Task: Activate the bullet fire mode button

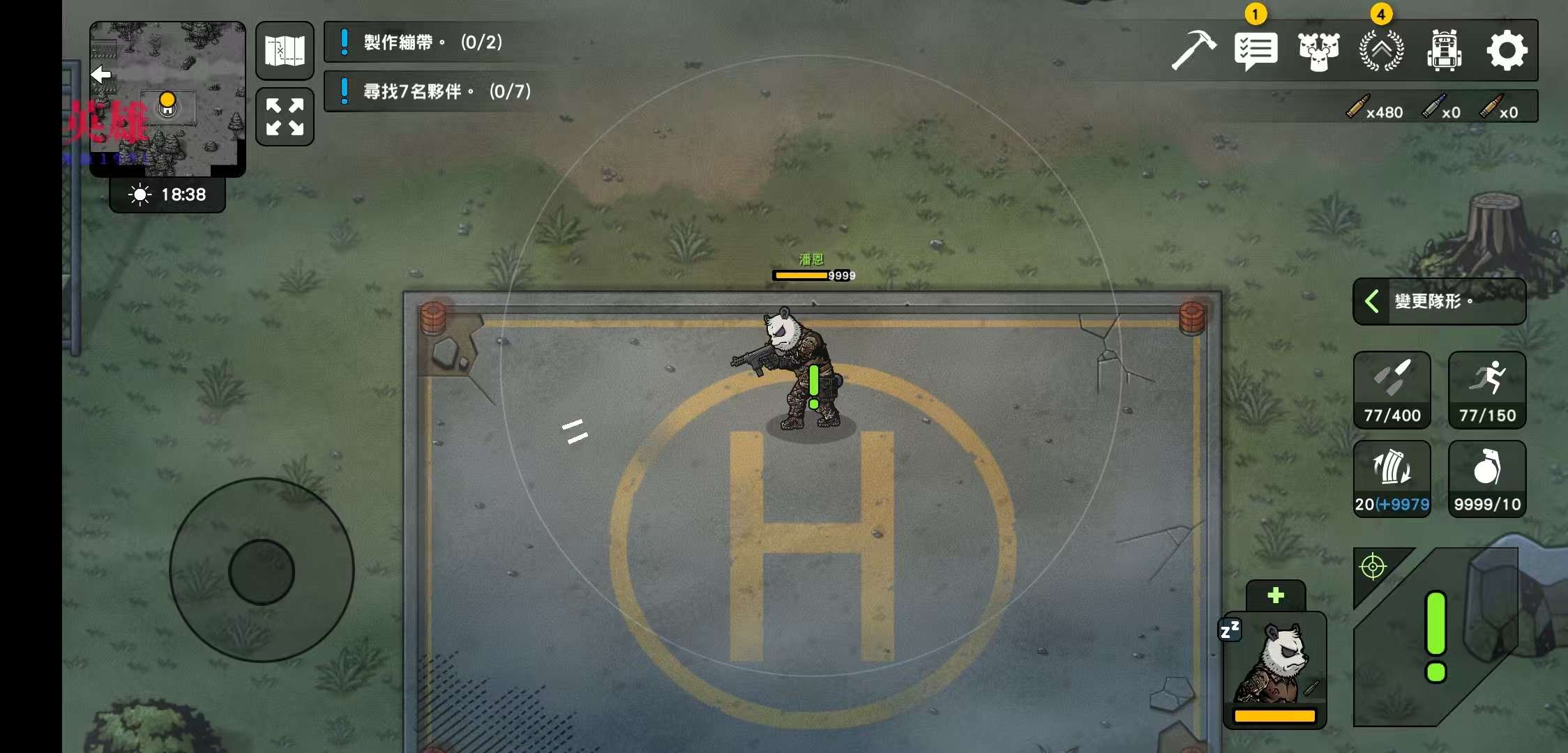Action: point(1392,390)
